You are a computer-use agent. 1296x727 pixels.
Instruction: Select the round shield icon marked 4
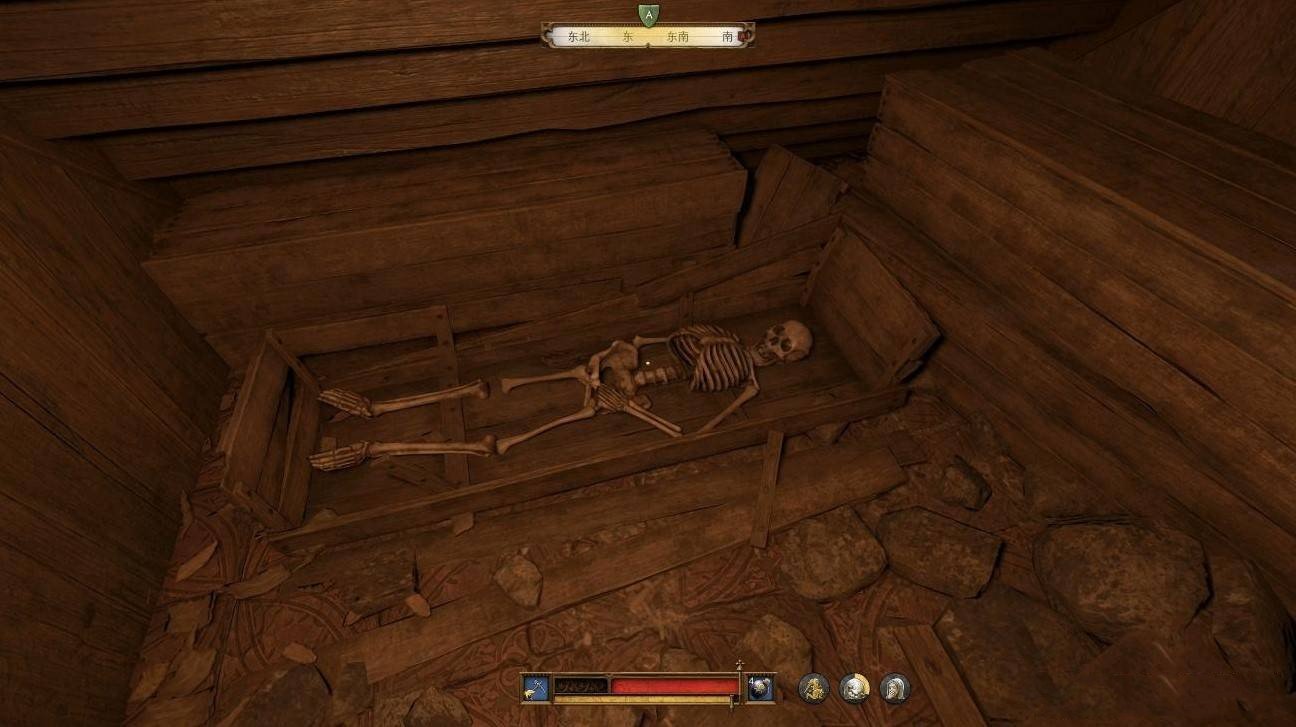(760, 687)
